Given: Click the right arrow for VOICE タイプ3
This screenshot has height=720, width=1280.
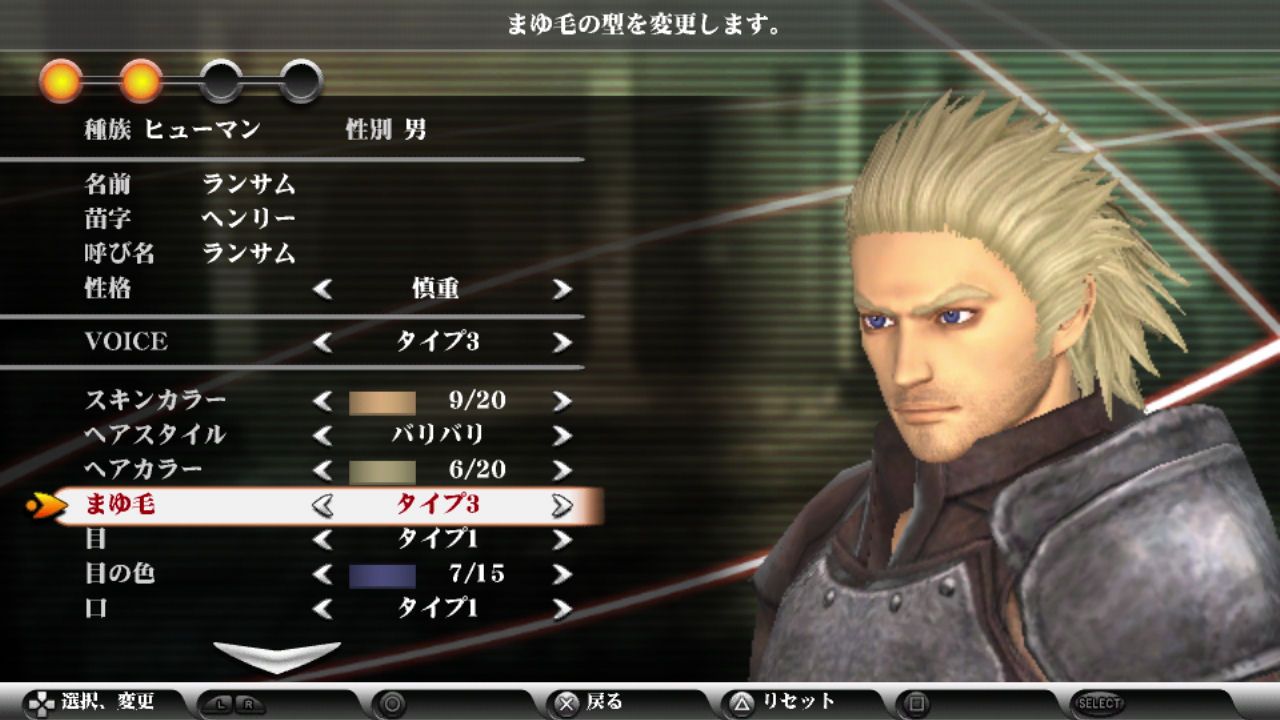Looking at the screenshot, I should (x=560, y=343).
